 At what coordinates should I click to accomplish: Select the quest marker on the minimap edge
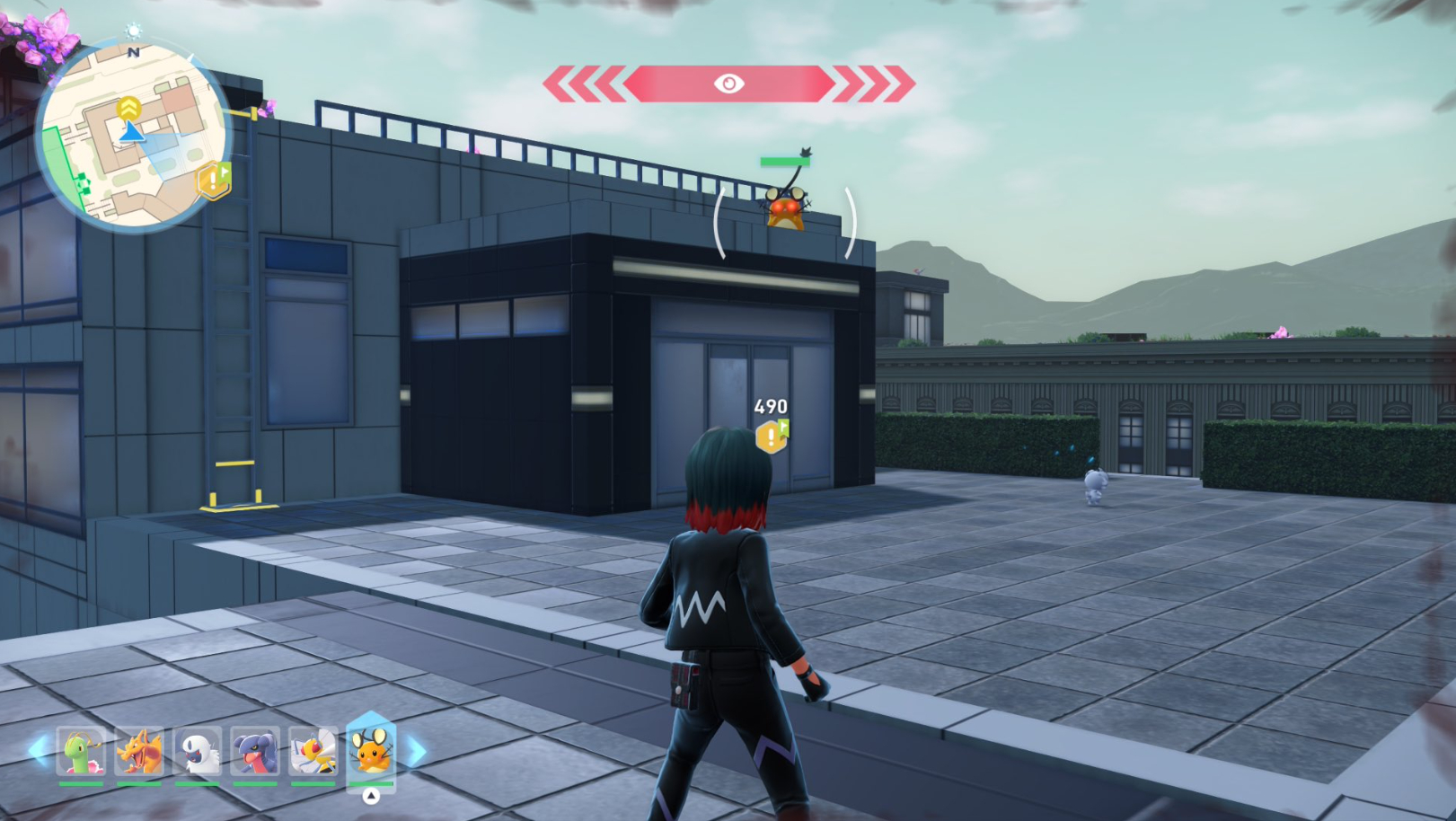(x=214, y=181)
